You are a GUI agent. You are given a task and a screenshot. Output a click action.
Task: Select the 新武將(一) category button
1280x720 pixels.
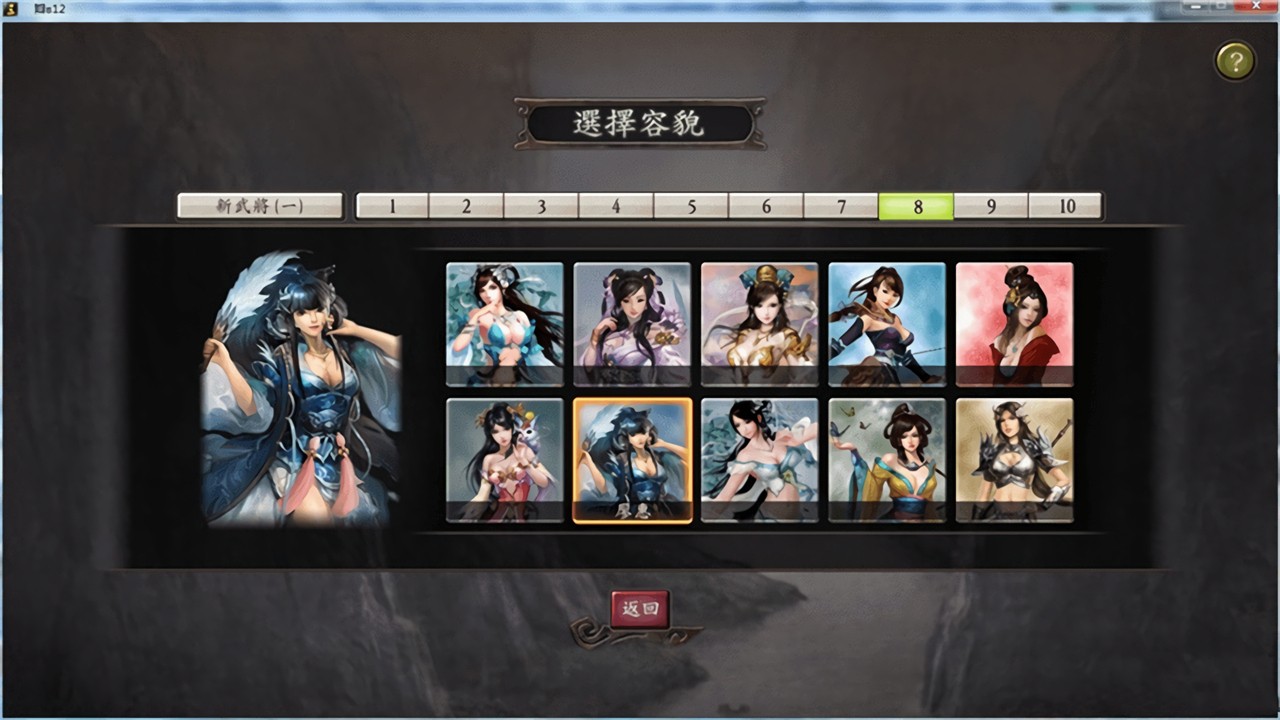260,206
